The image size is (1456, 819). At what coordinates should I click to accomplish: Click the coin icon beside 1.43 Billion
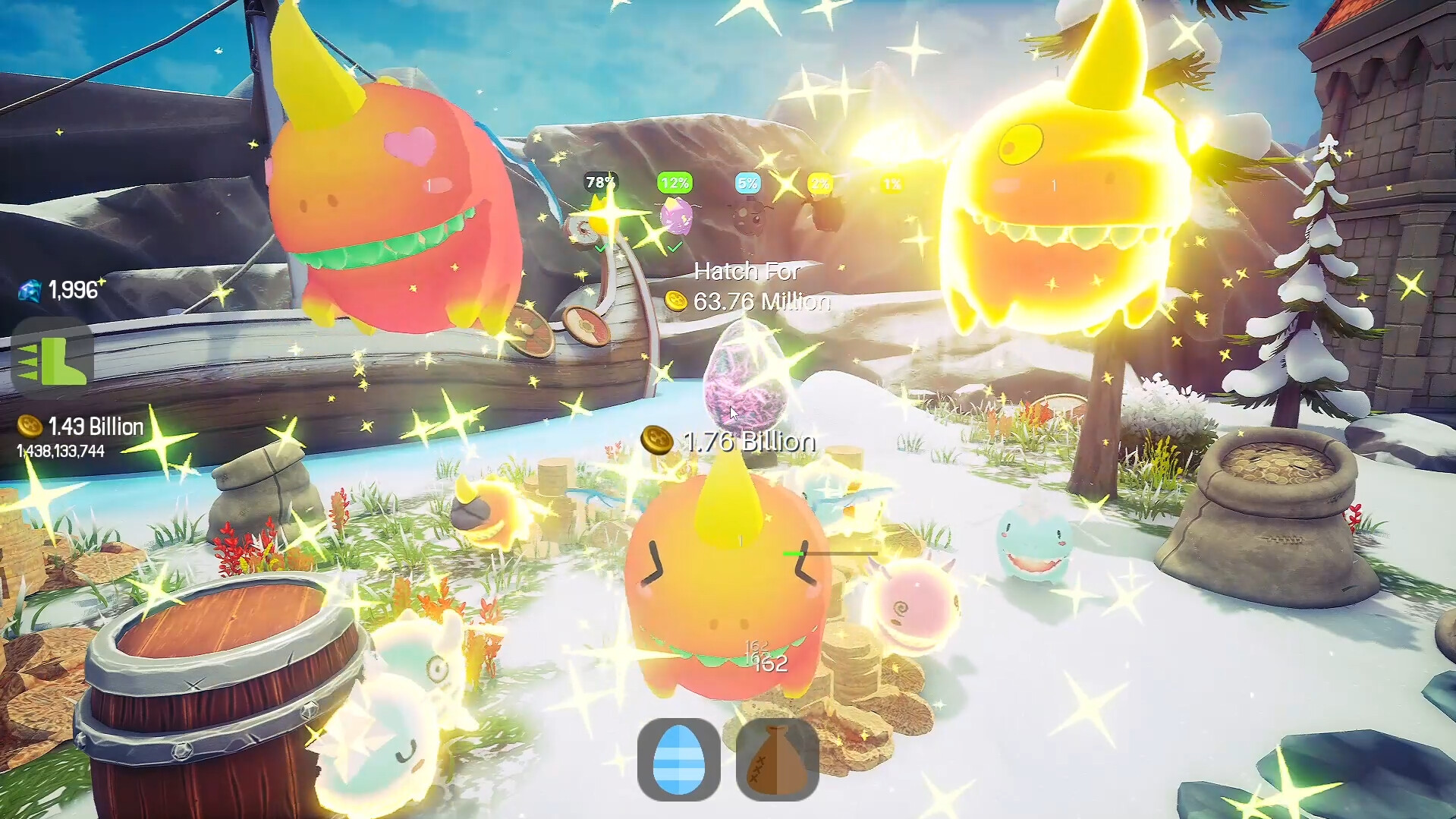[28, 426]
